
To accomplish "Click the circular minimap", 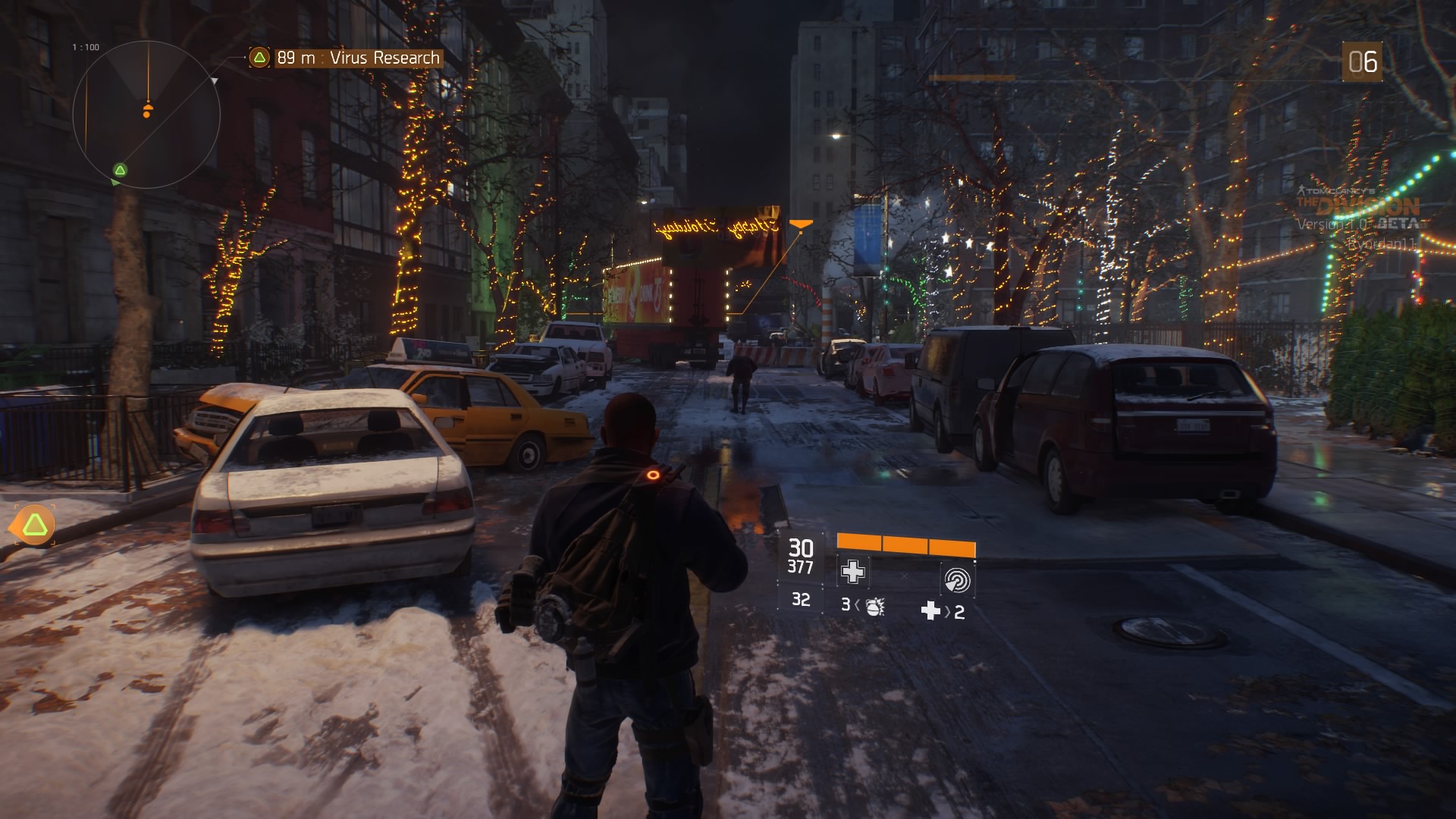I will (x=146, y=115).
